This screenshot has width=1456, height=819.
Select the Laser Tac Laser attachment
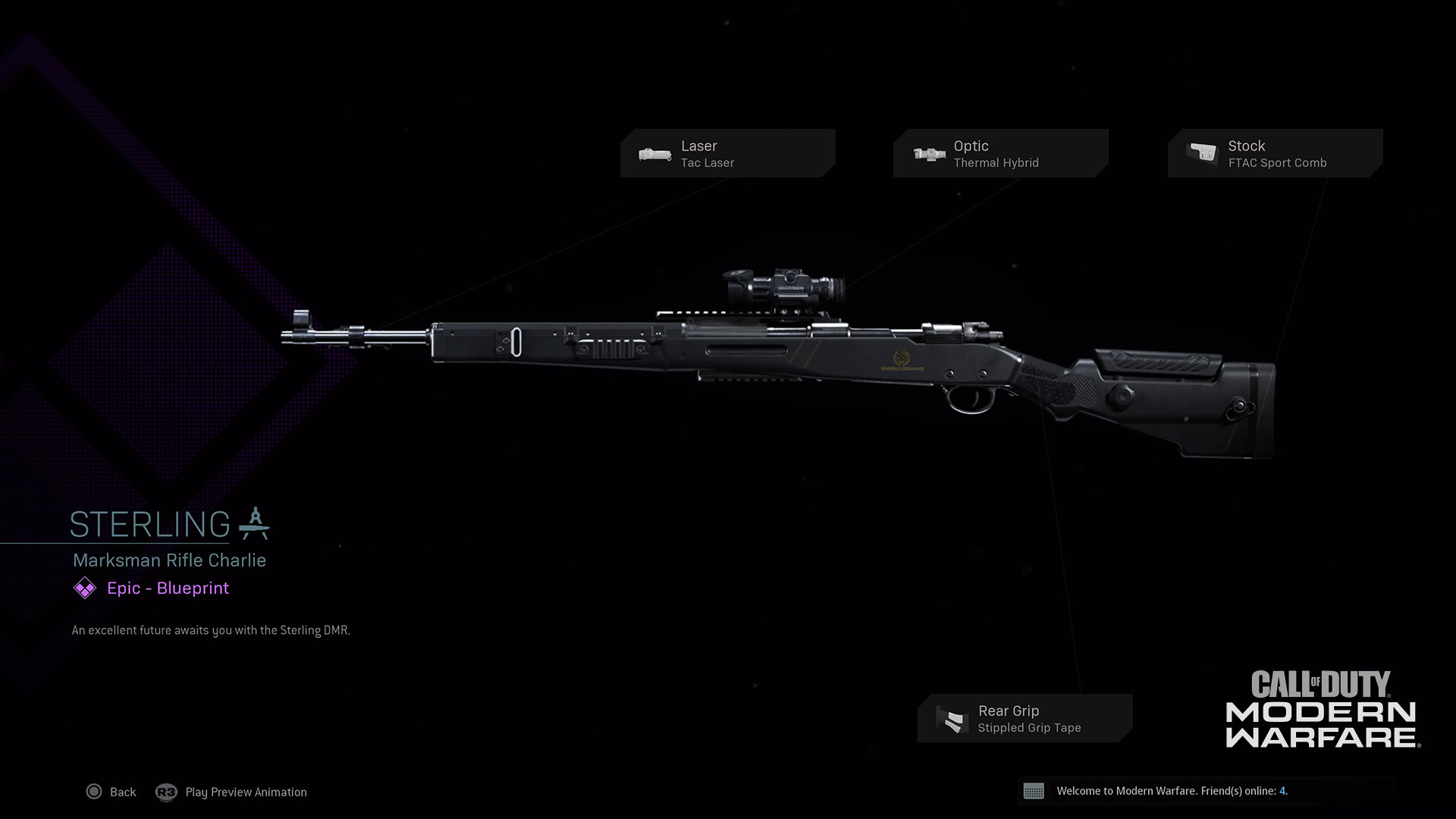pyautogui.click(x=727, y=153)
